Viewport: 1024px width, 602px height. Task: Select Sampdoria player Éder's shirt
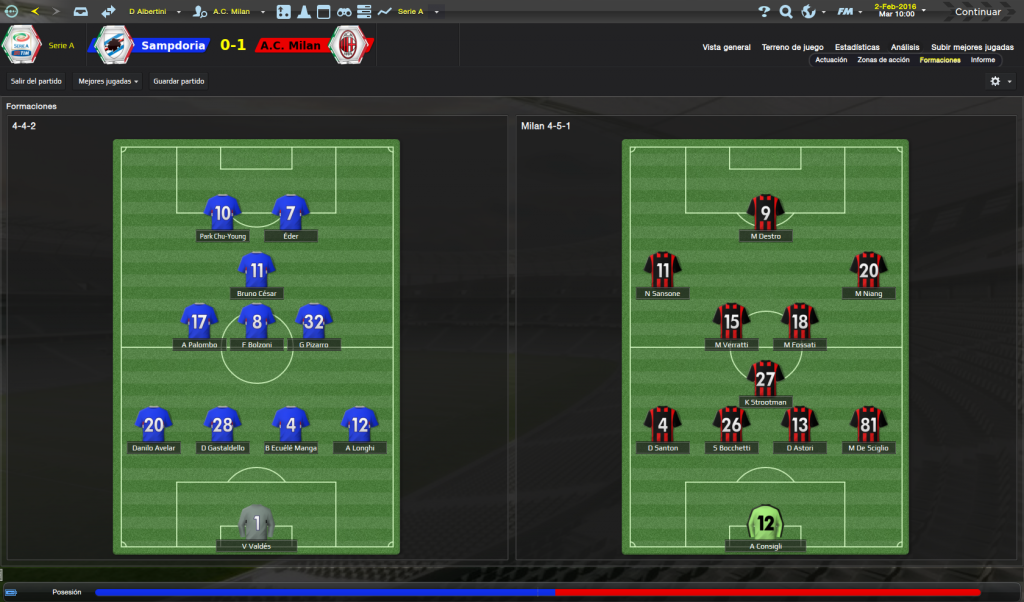[x=291, y=212]
